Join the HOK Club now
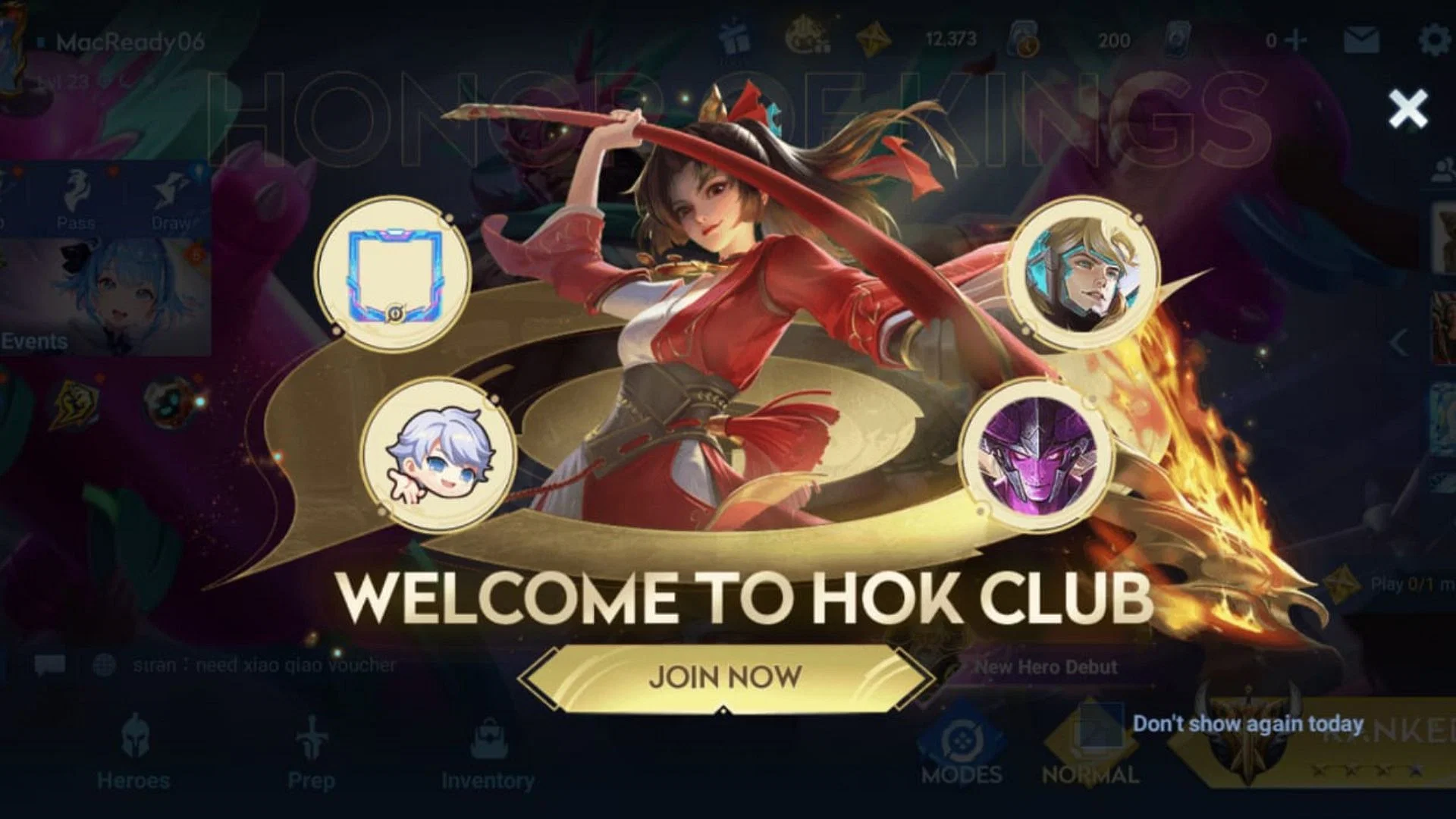This screenshot has width=1456, height=819. [x=726, y=676]
